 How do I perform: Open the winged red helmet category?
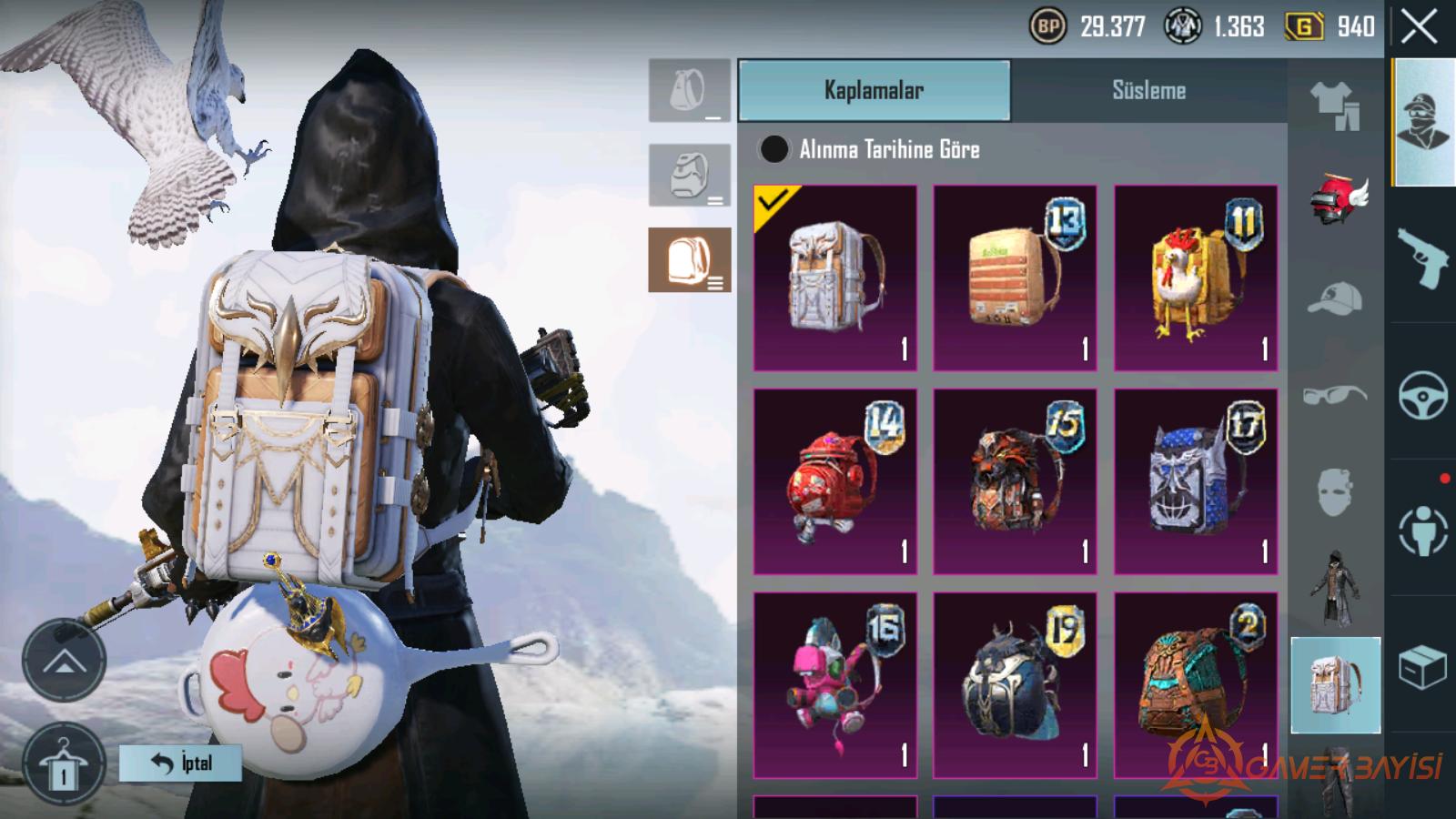click(1335, 197)
